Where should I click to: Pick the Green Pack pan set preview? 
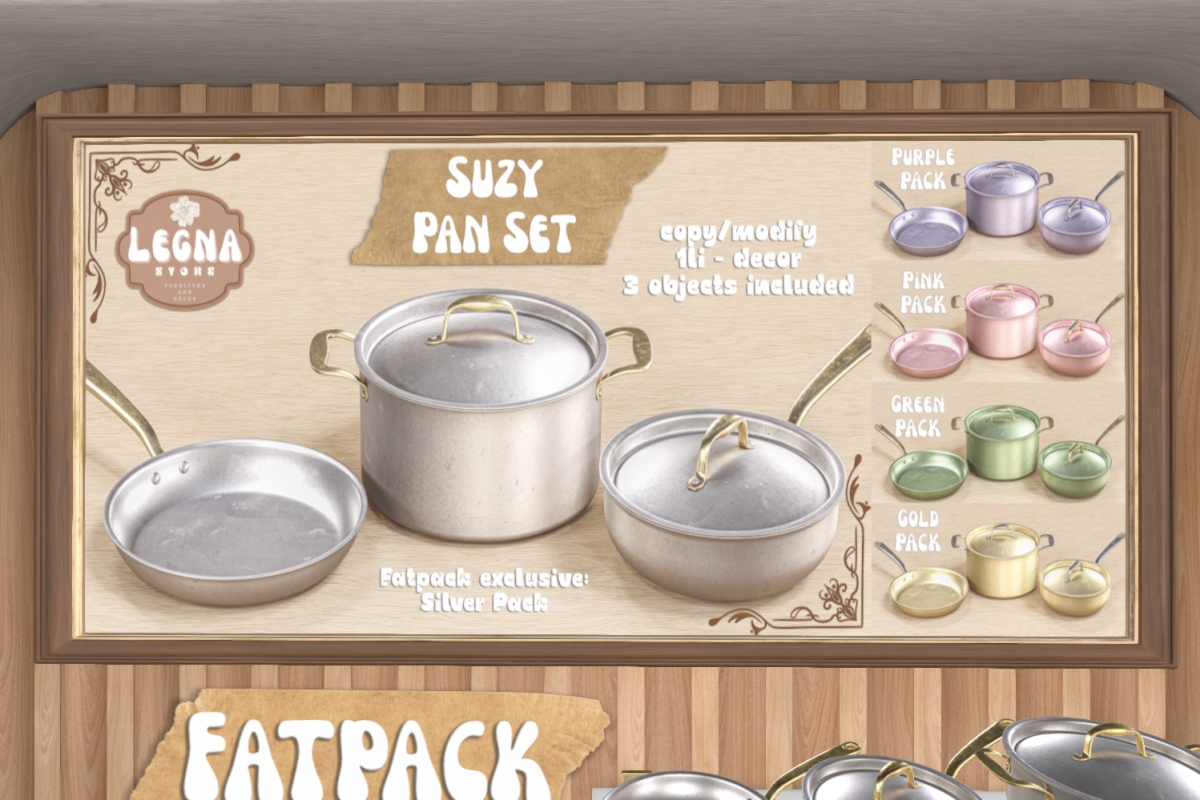(x=1000, y=450)
